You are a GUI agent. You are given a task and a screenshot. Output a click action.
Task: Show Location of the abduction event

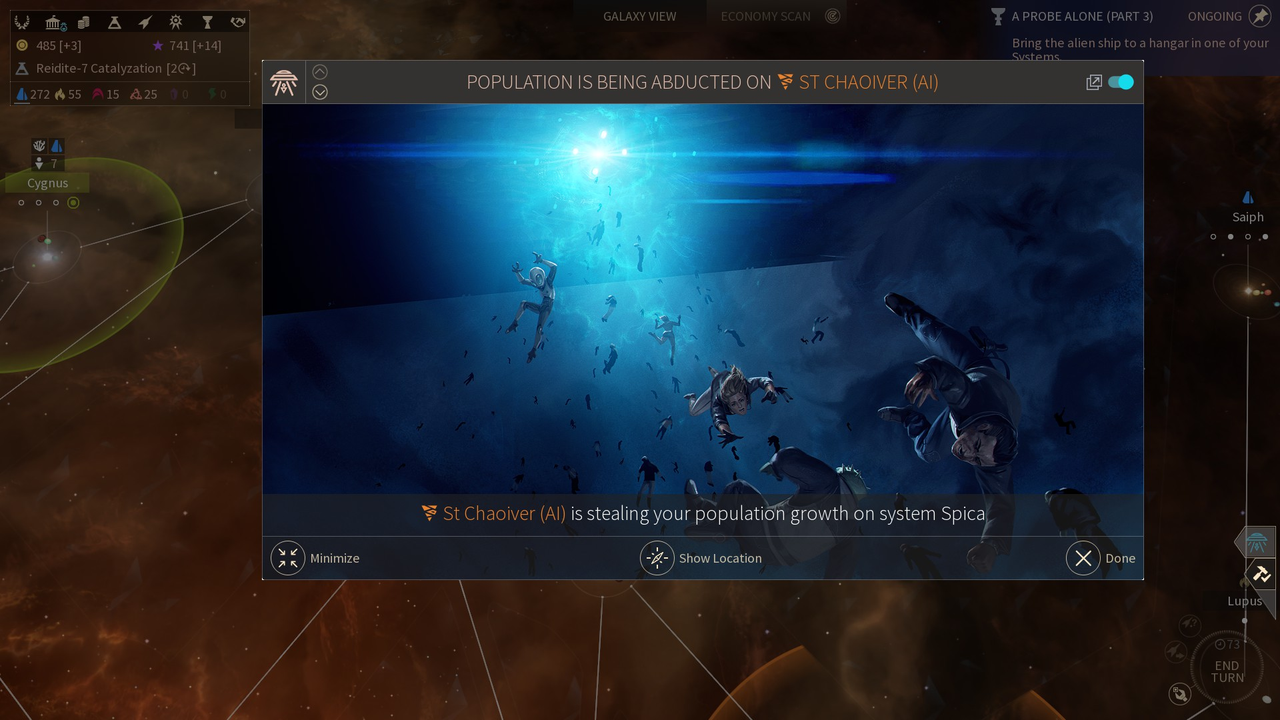click(657, 558)
